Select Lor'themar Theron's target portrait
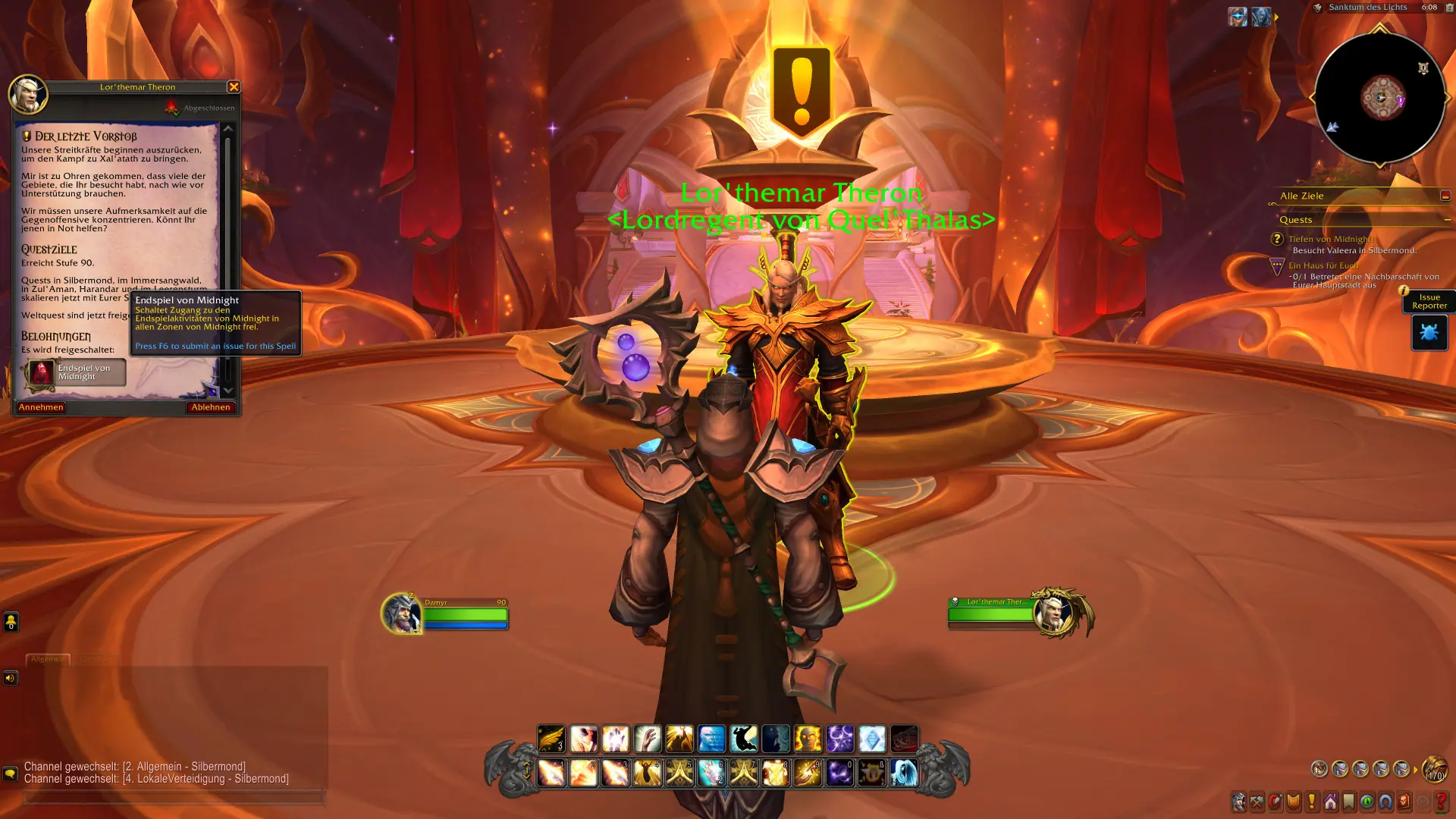 1054,612
